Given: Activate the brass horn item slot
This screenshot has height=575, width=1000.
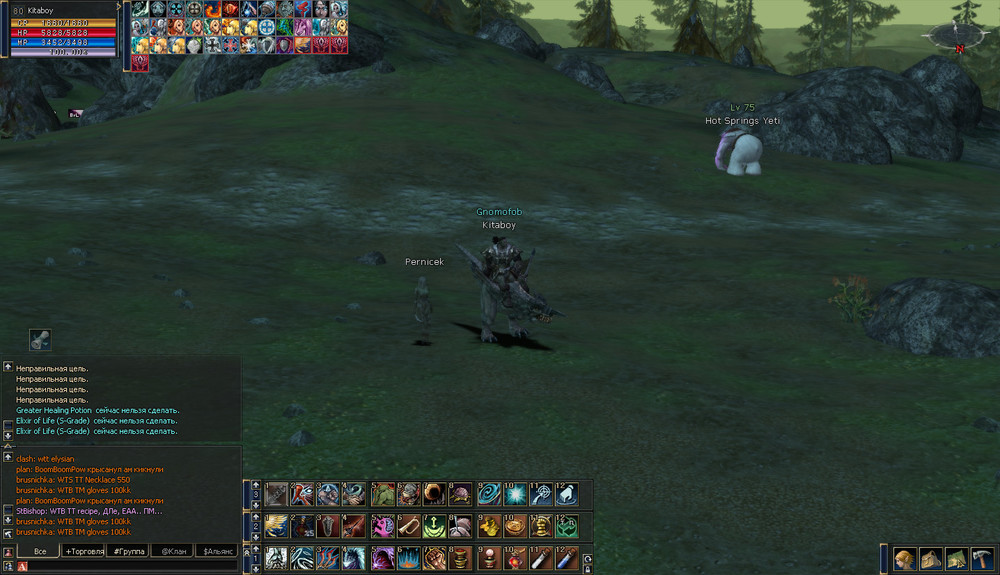Looking at the screenshot, I should pyautogui.click(x=409, y=526).
